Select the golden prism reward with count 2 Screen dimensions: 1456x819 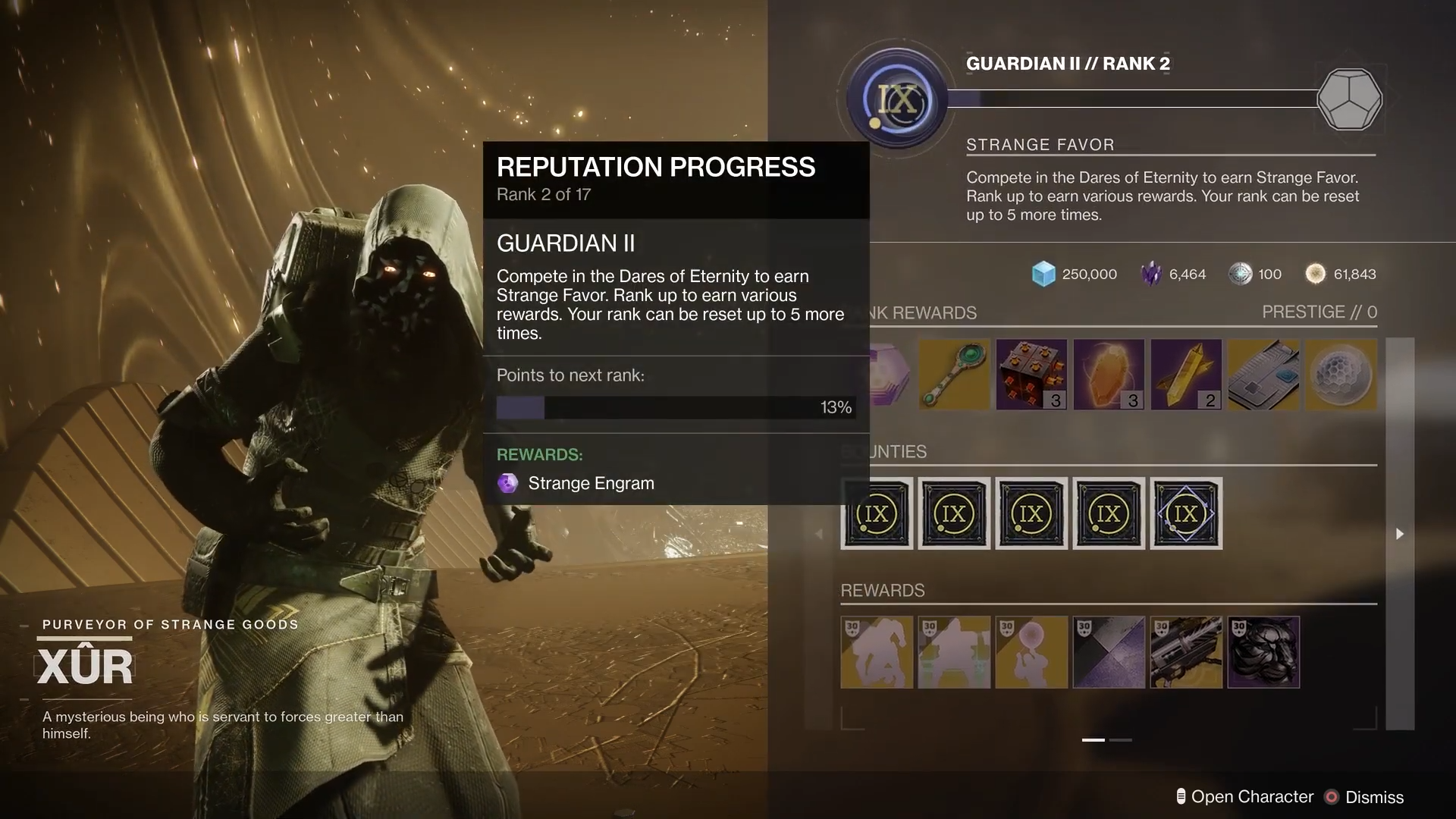(x=1186, y=375)
